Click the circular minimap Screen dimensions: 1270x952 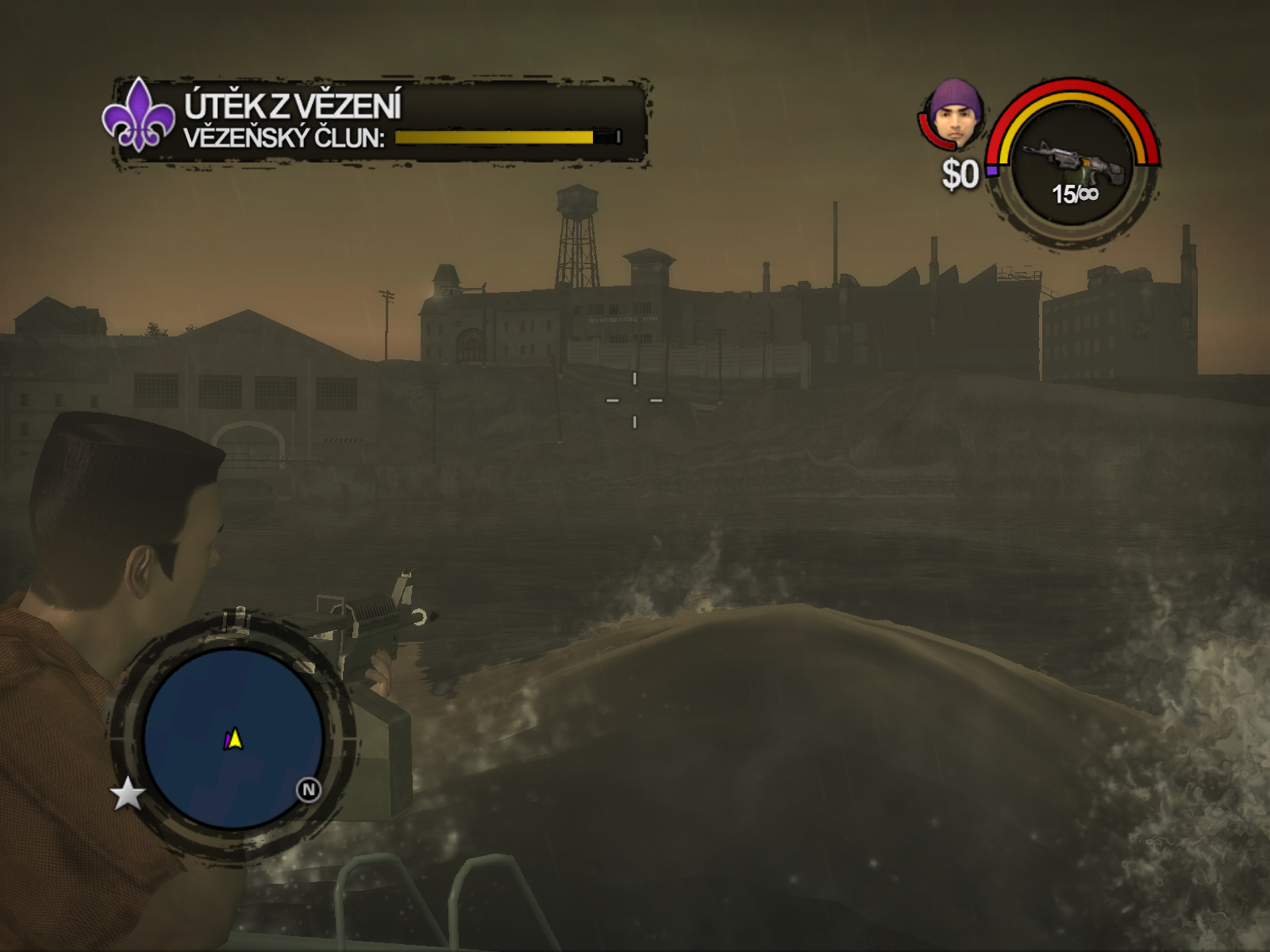(233, 739)
